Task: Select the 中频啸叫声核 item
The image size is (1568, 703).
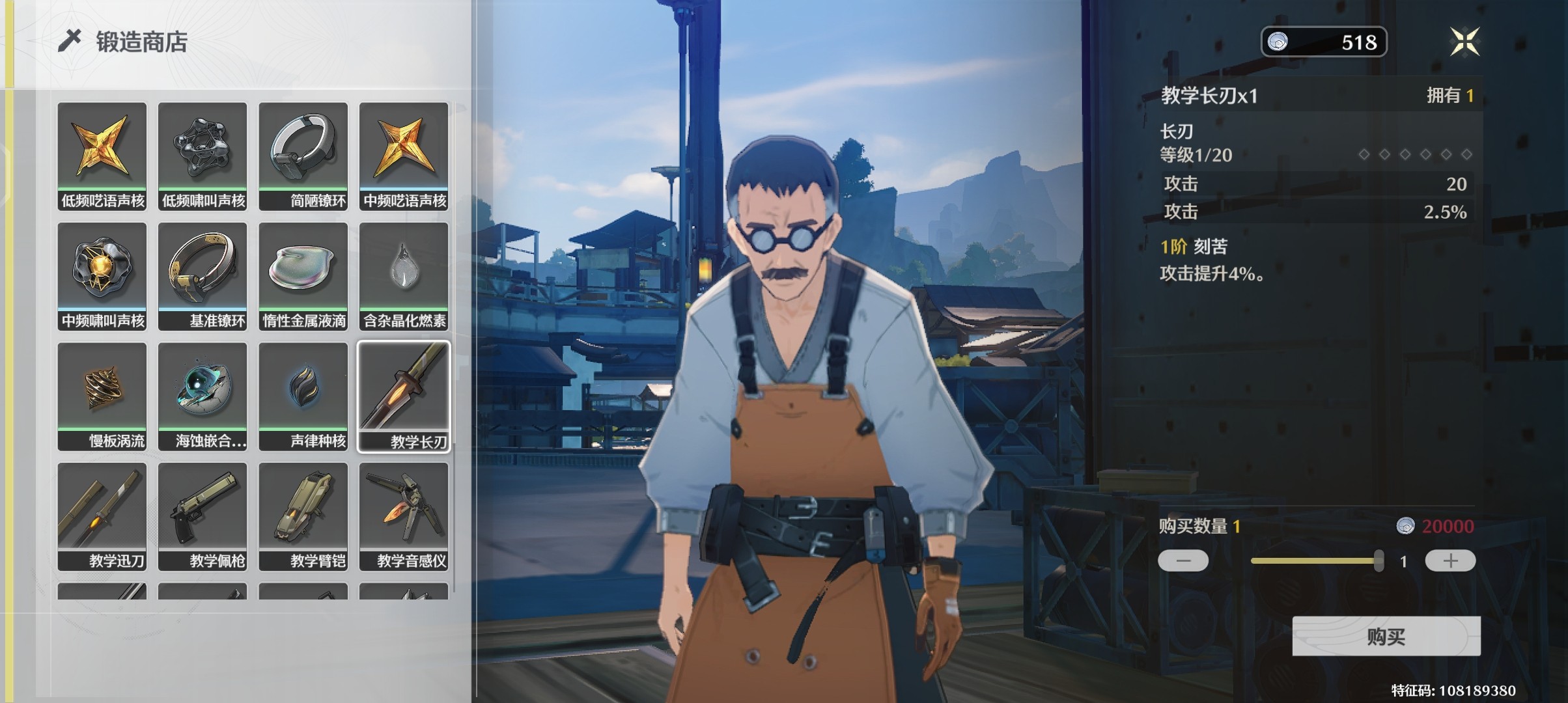Action: 102,276
